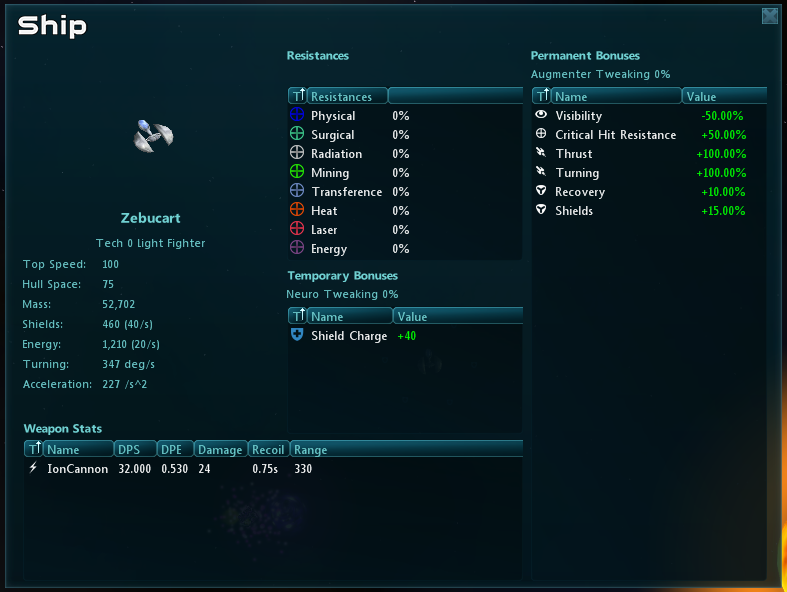Screen dimensions: 787x592
Task: Sort resistances by the Resistances column header
Action: point(346,97)
